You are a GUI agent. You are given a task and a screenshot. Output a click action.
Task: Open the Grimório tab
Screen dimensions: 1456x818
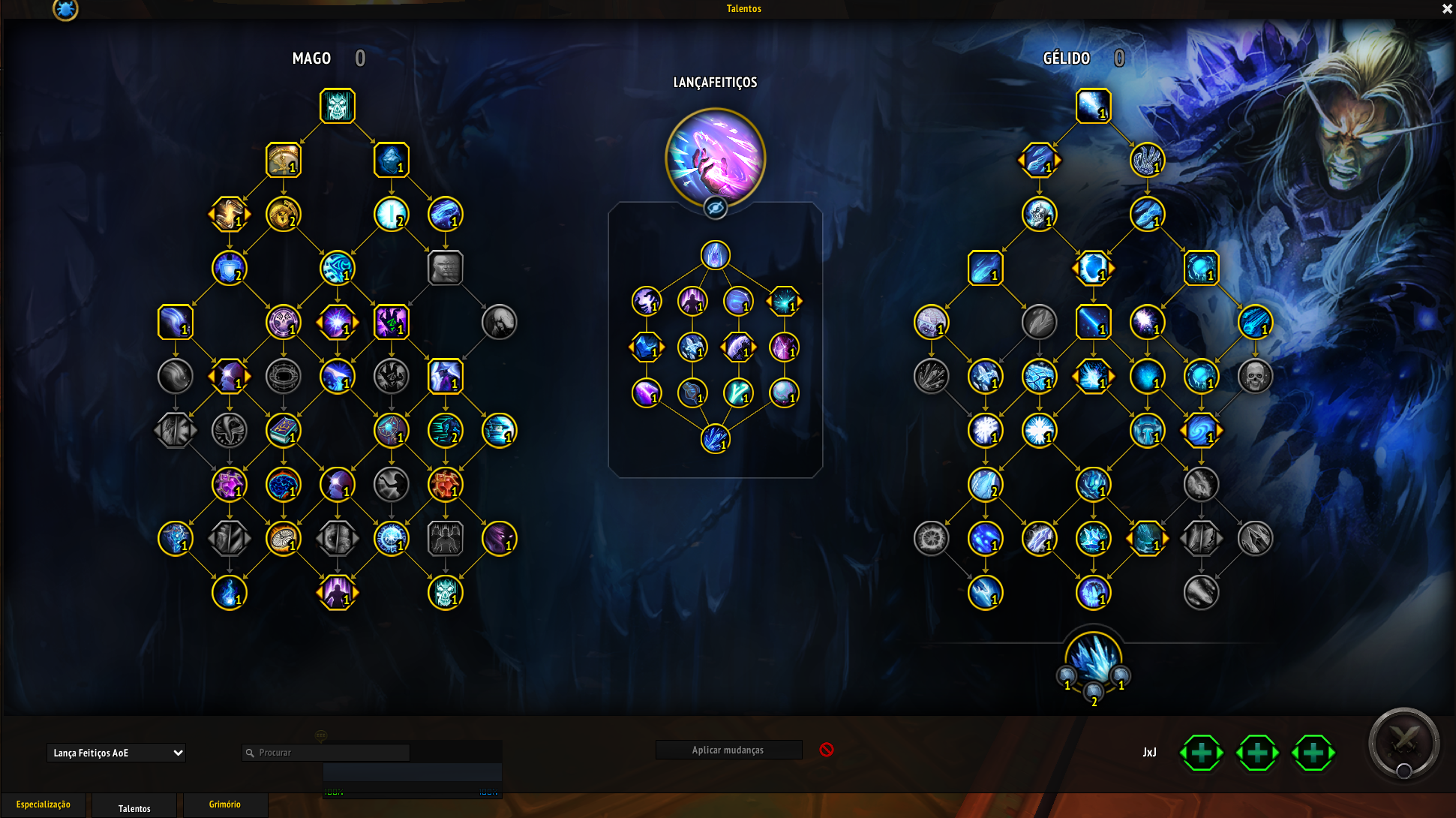(x=225, y=804)
